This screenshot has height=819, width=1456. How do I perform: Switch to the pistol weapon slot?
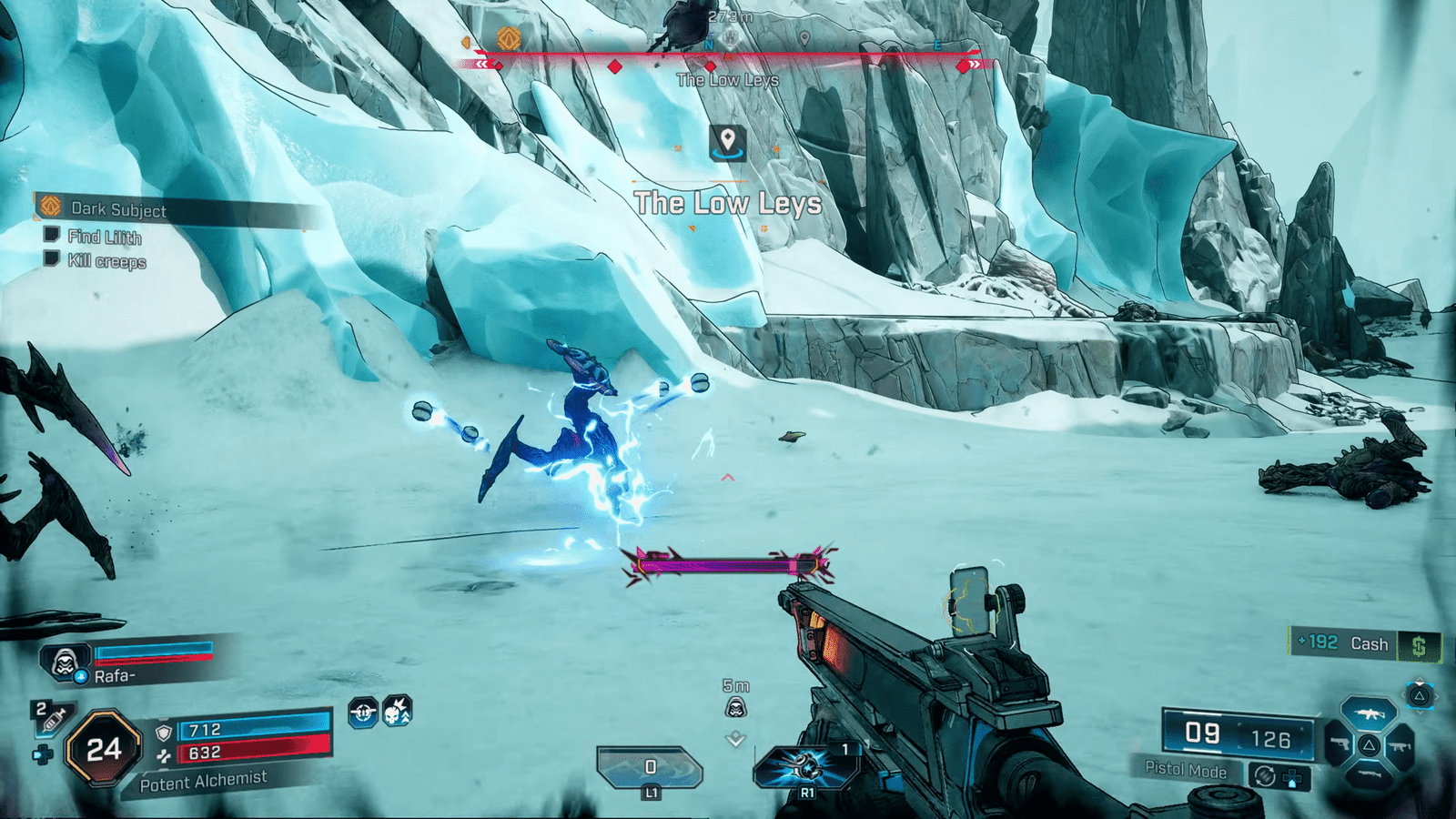pos(1338,744)
